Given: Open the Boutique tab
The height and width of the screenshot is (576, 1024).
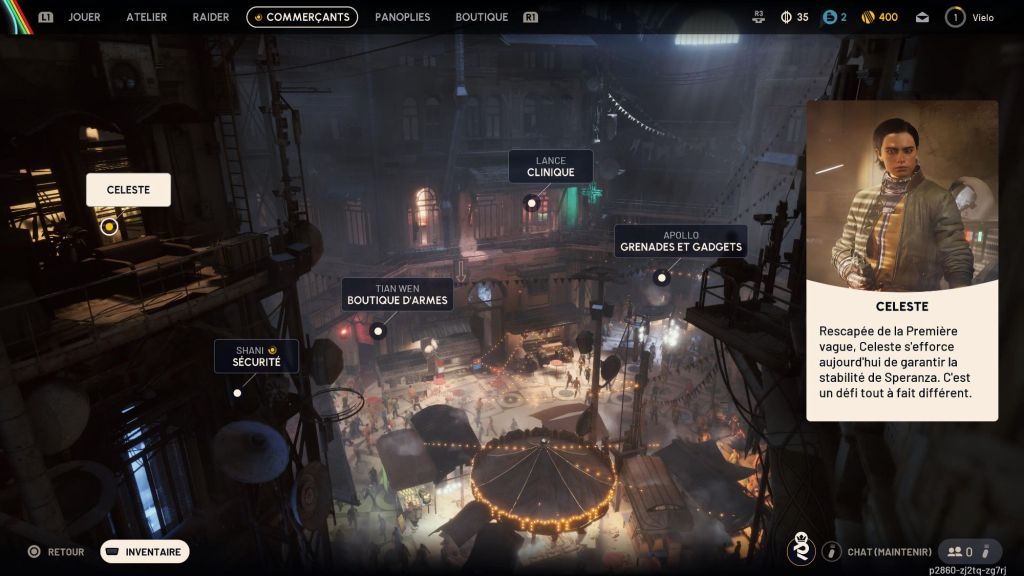Looking at the screenshot, I should click(481, 17).
